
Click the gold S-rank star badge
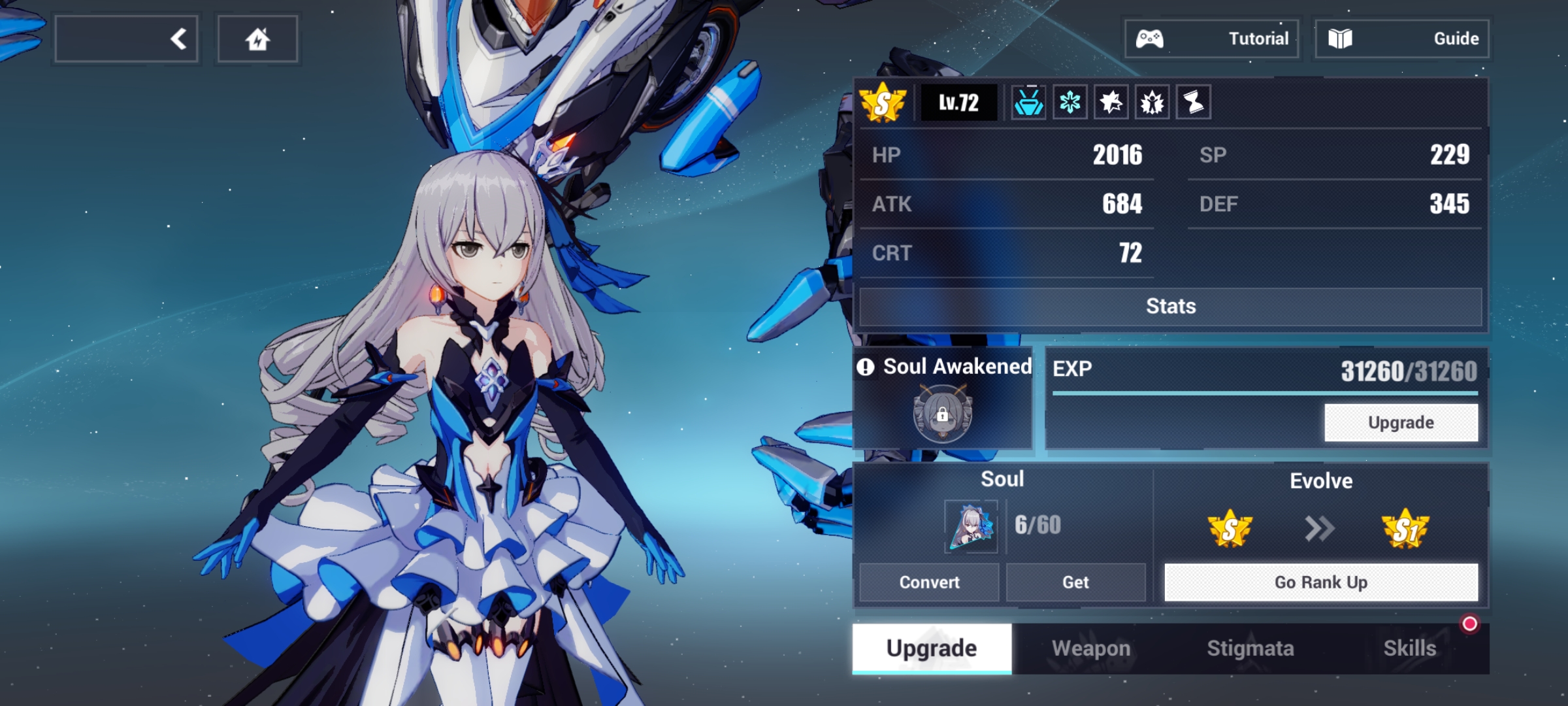883,101
